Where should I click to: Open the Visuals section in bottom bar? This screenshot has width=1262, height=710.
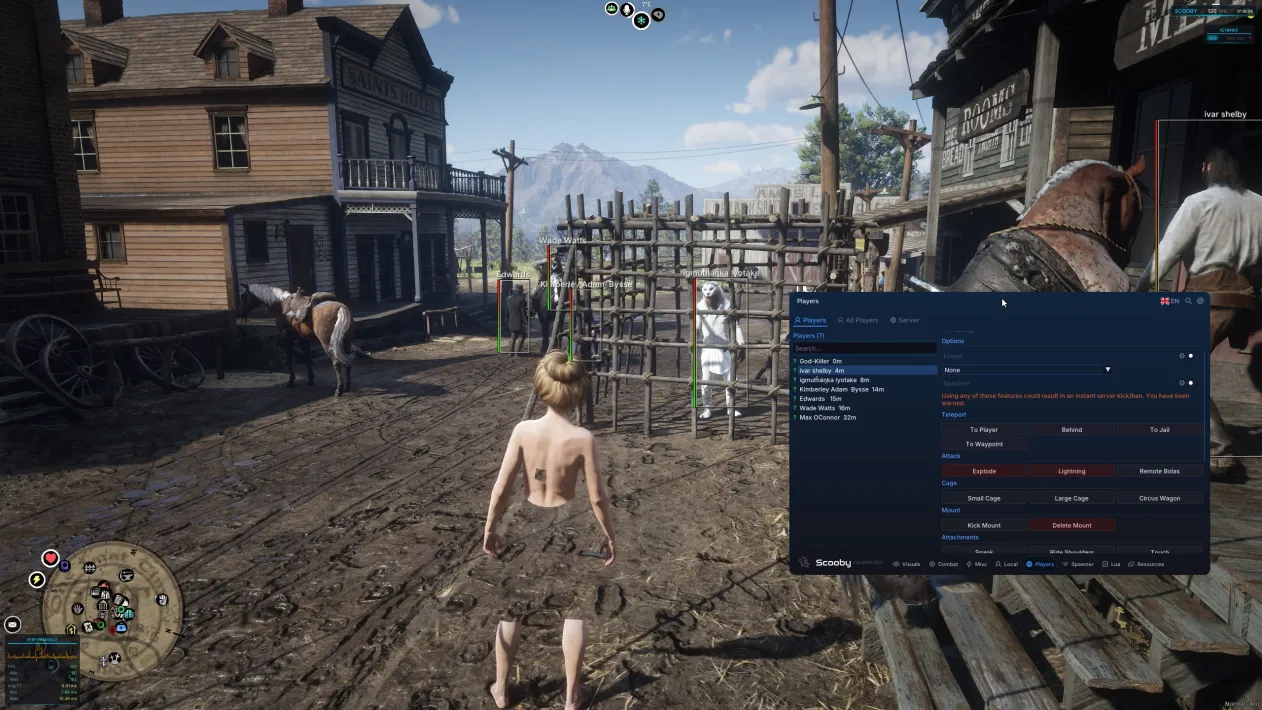tap(907, 564)
